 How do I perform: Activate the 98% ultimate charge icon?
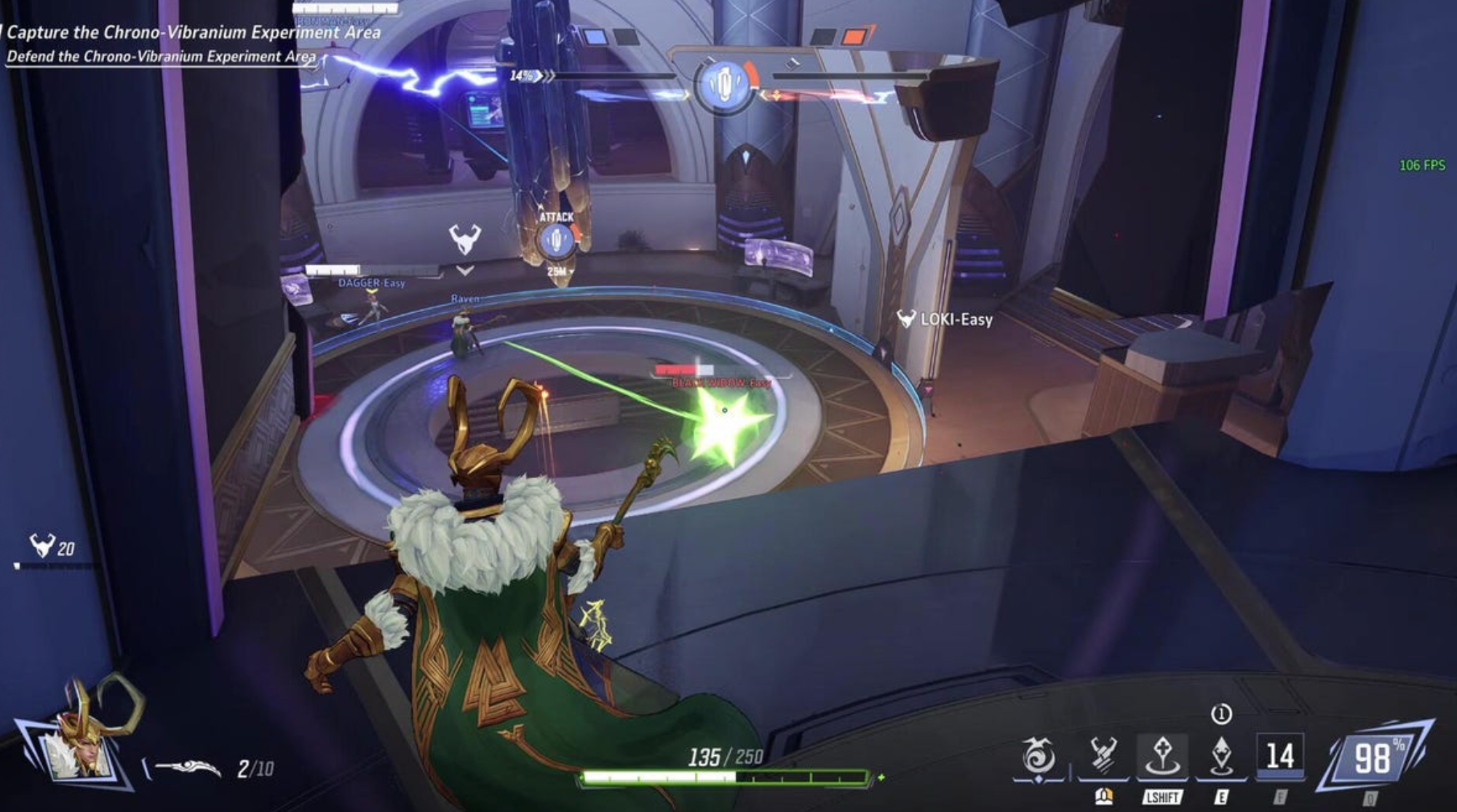pyautogui.click(x=1373, y=758)
